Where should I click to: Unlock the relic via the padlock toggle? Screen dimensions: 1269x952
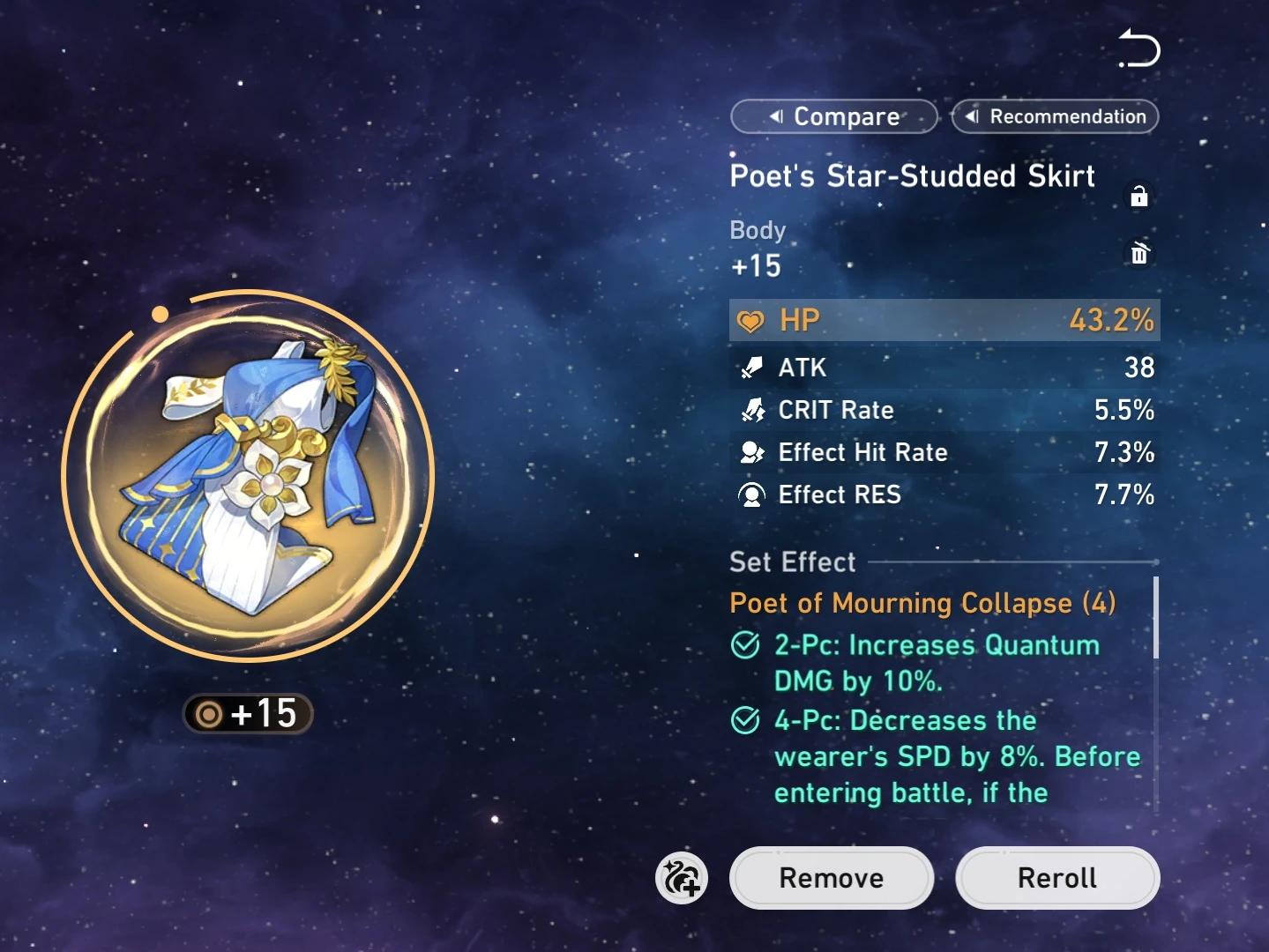pyautogui.click(x=1139, y=196)
